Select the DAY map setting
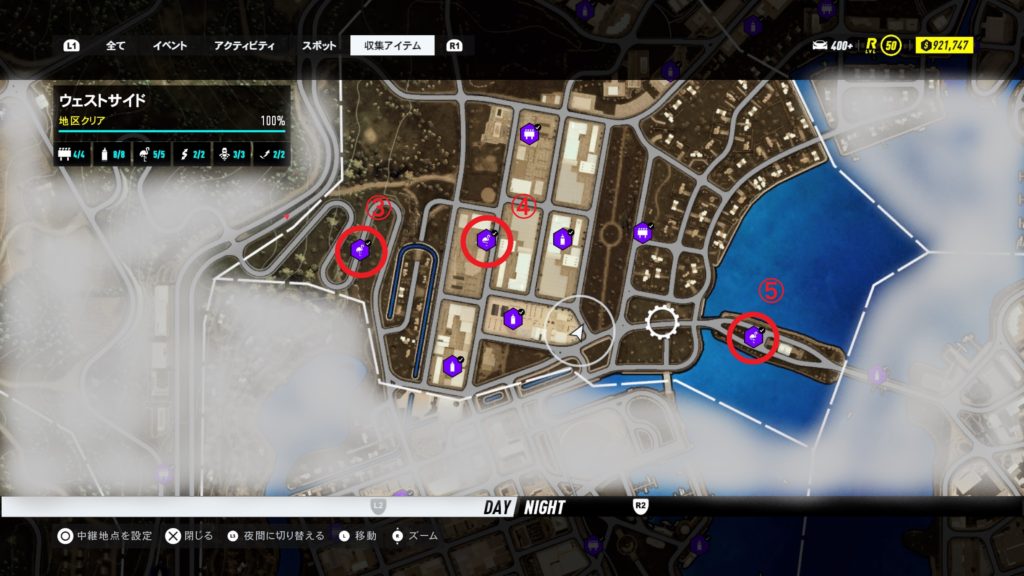The image size is (1024, 576). 497,507
